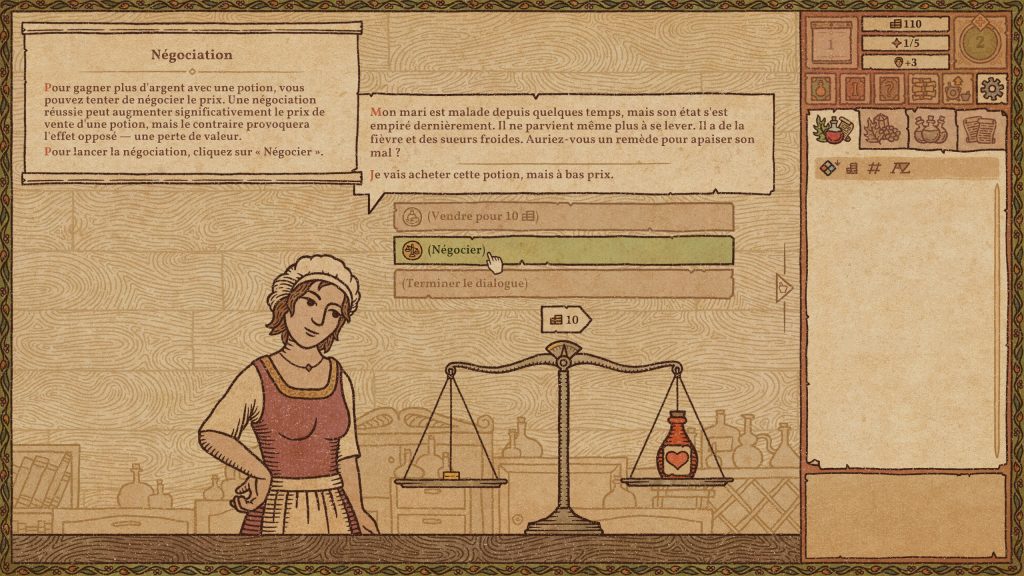
Task: Select the all-items tab with red potion
Action: click(x=833, y=130)
